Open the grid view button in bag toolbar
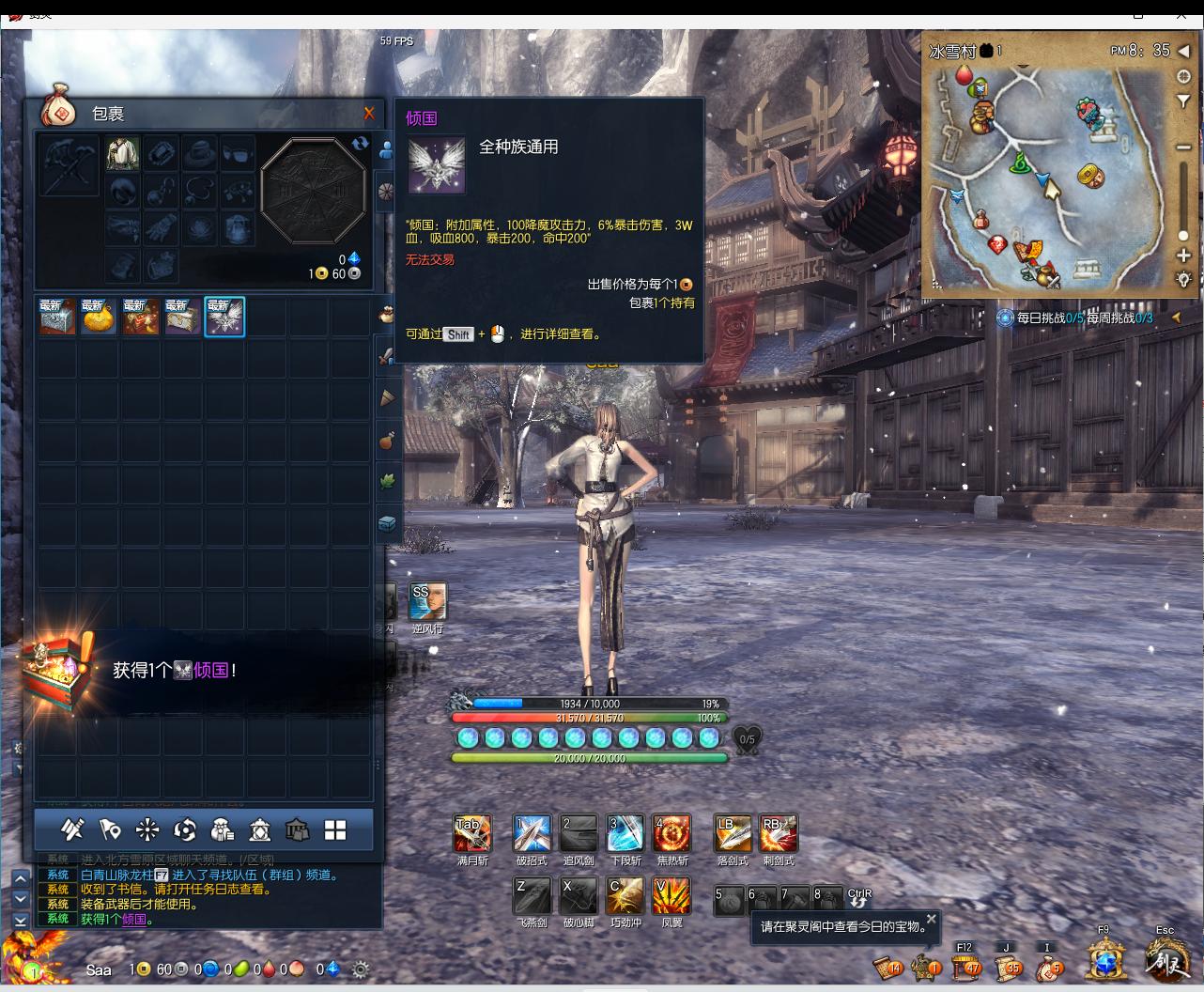This screenshot has width=1204, height=992. coord(335,829)
